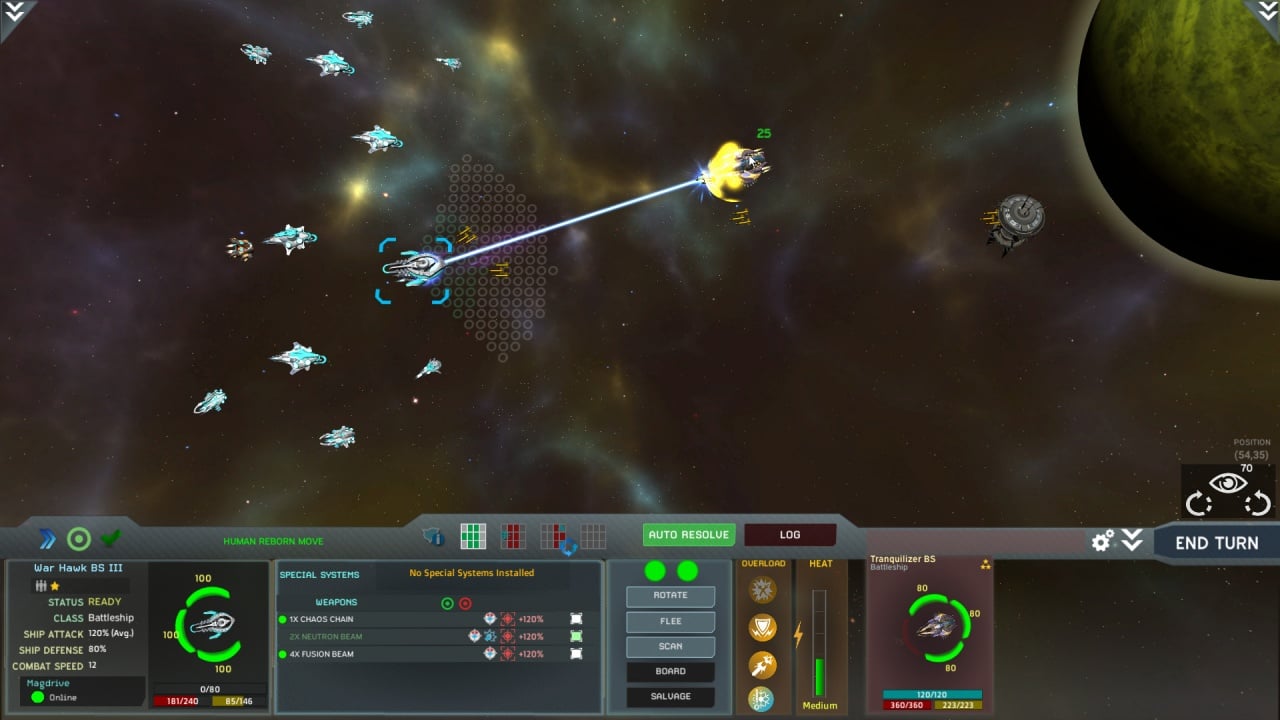Open the combat Log
This screenshot has width=1280, height=720.
click(x=790, y=535)
